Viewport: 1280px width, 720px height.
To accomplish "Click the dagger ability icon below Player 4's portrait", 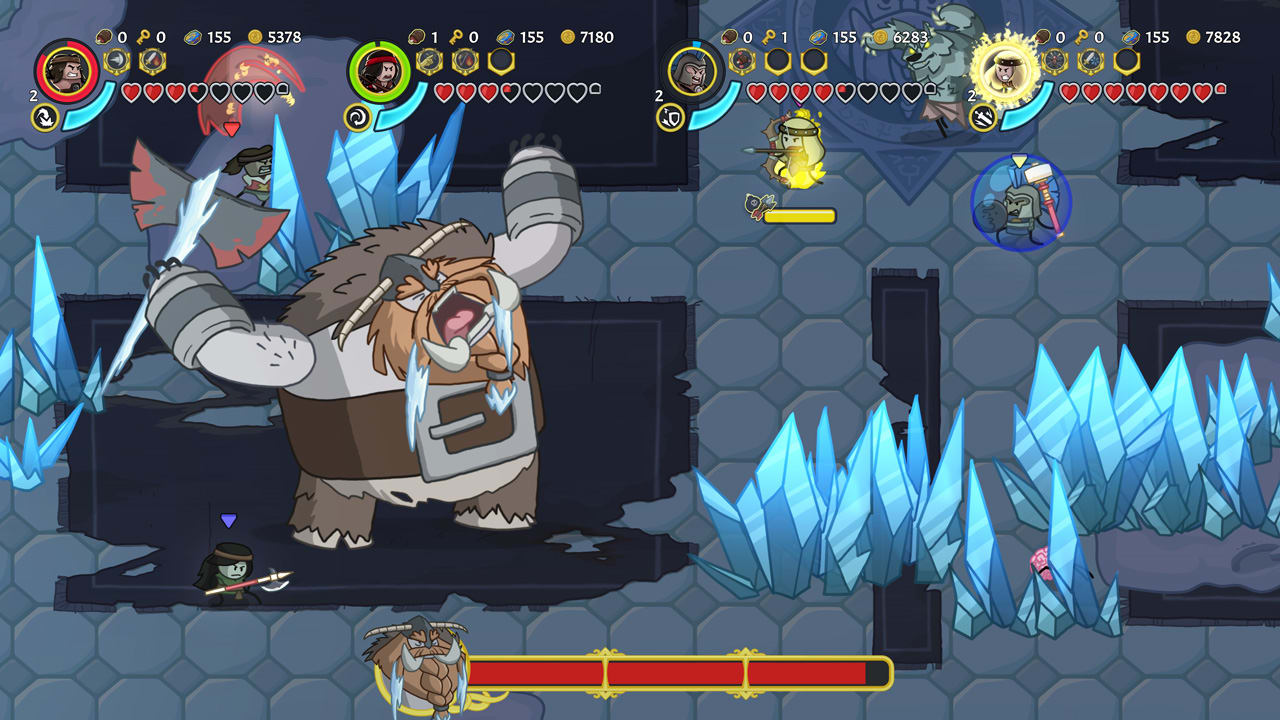I will tap(982, 116).
